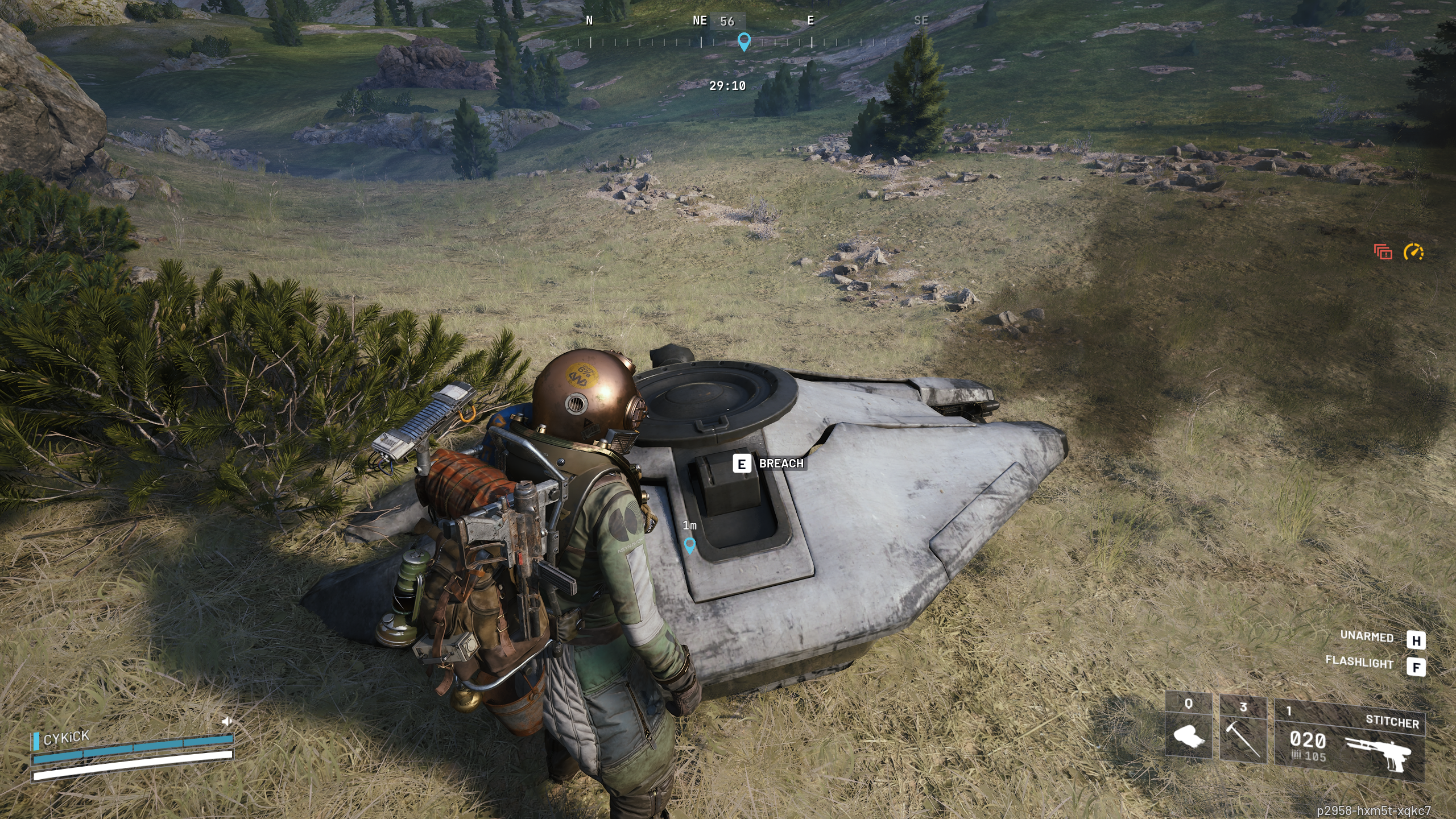Click the blue waypoint marker on the compass
This screenshot has width=1456, height=819.
[743, 42]
